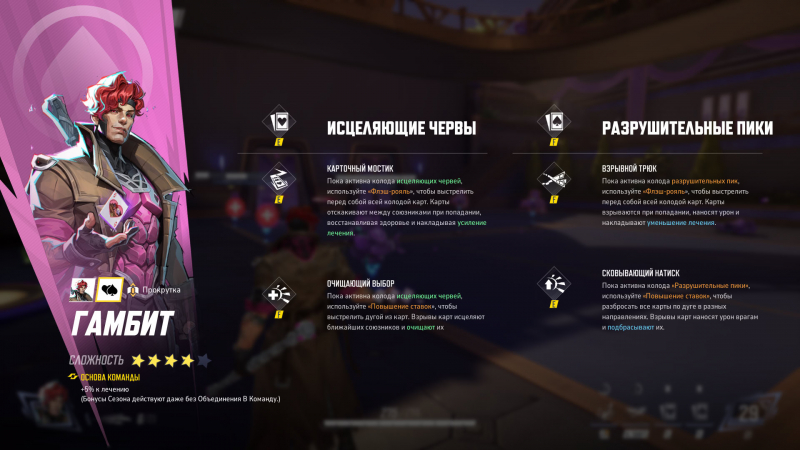Image resolution: width=800 pixels, height=450 pixels.
Task: Open the Взрывной трюк ability icon
Action: 551,179
